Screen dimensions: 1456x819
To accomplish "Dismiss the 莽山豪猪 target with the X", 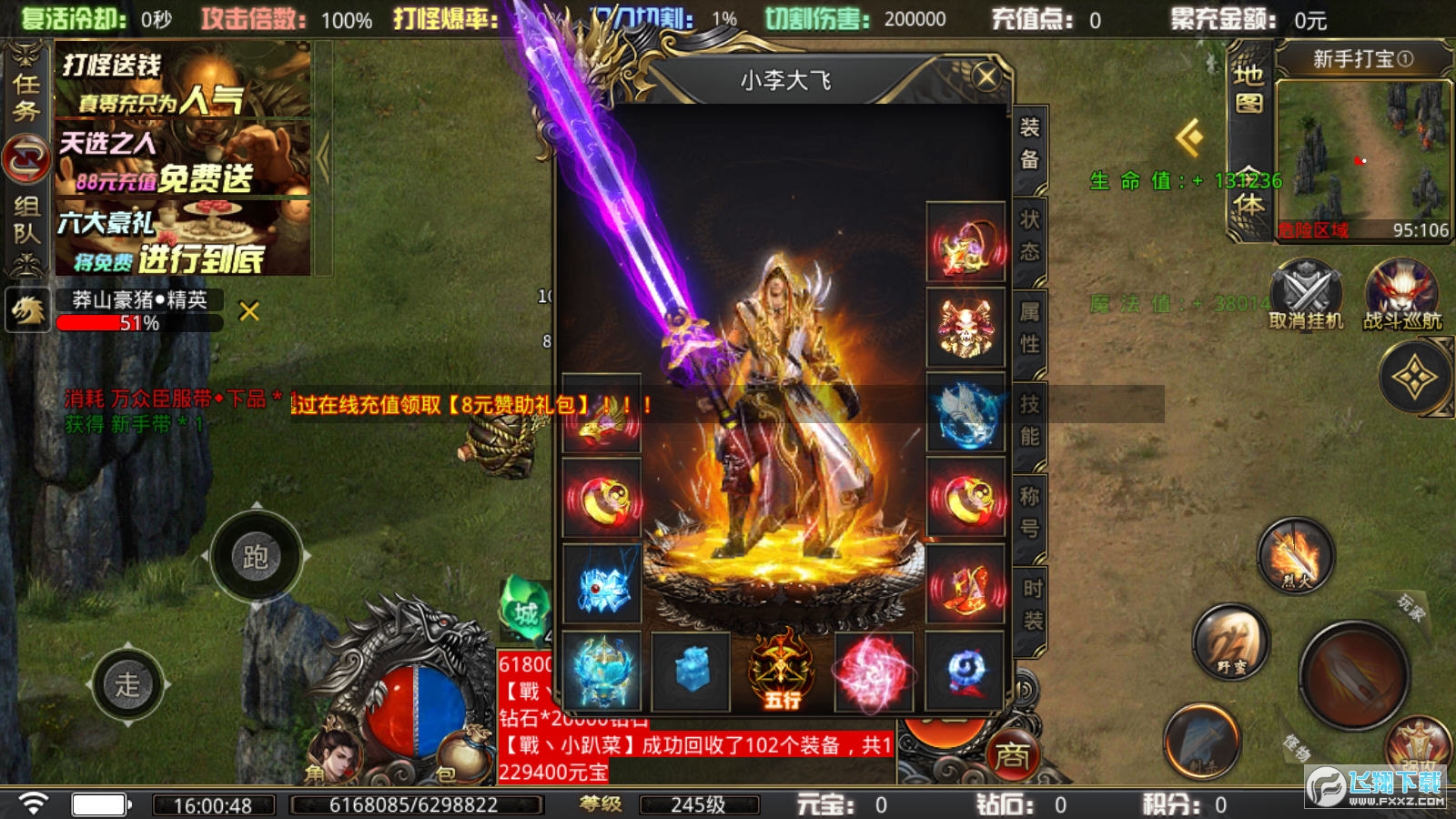I will coord(248,311).
